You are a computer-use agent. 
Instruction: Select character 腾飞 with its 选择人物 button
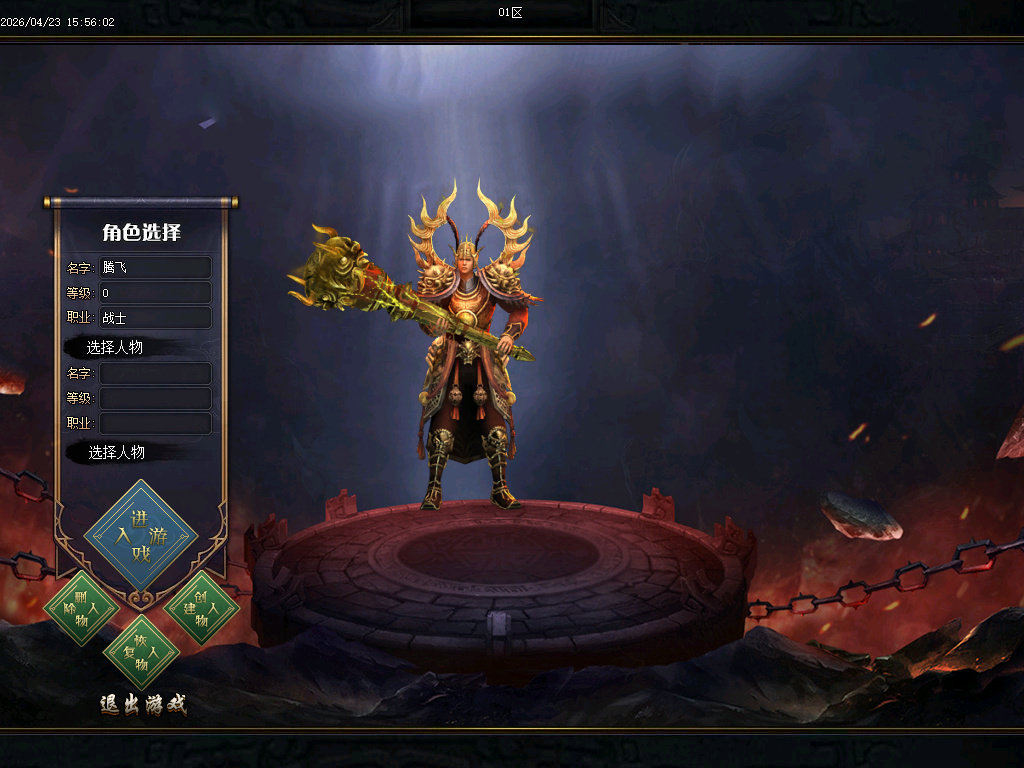click(115, 347)
